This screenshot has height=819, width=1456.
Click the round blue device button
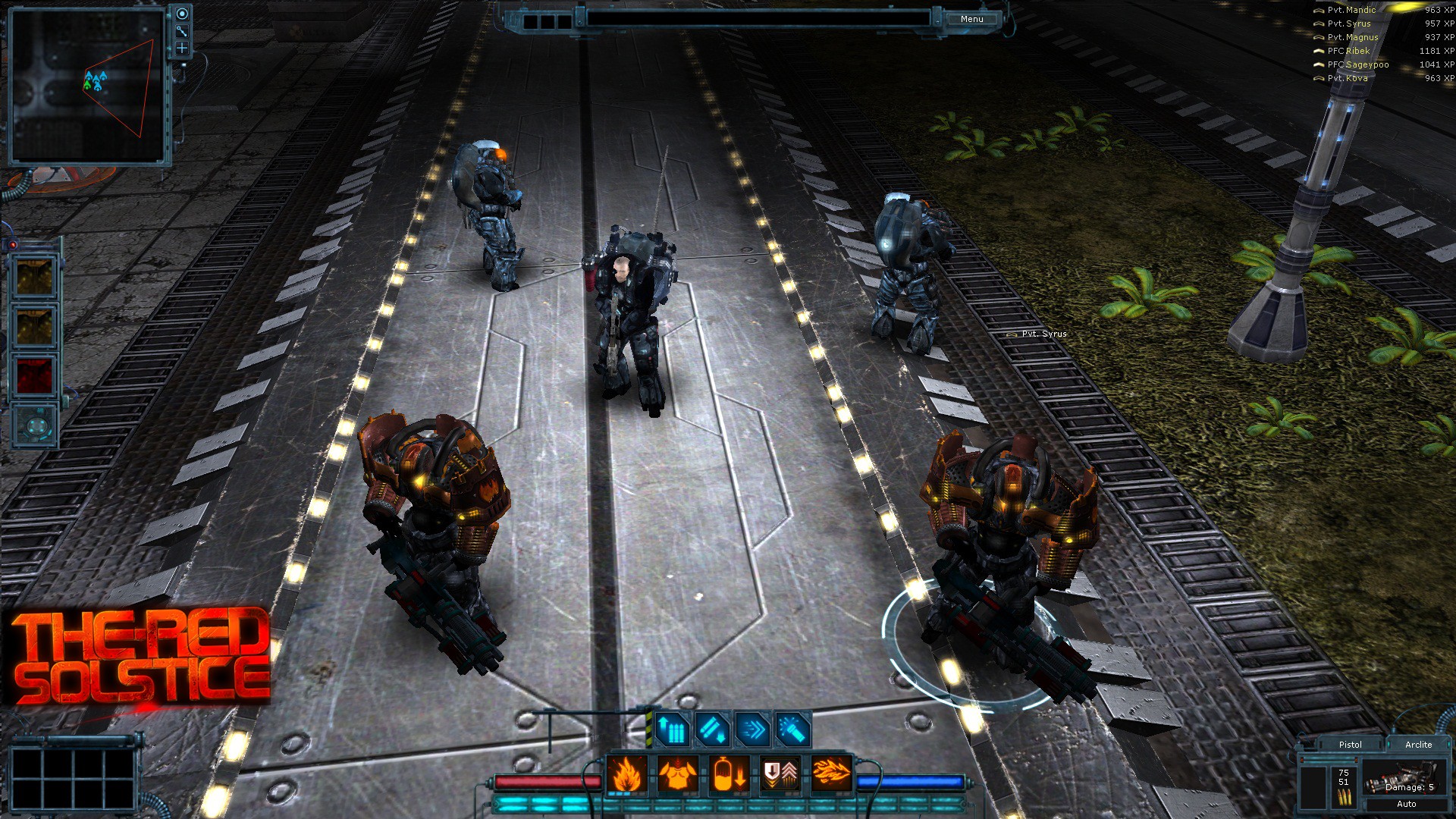(34, 425)
